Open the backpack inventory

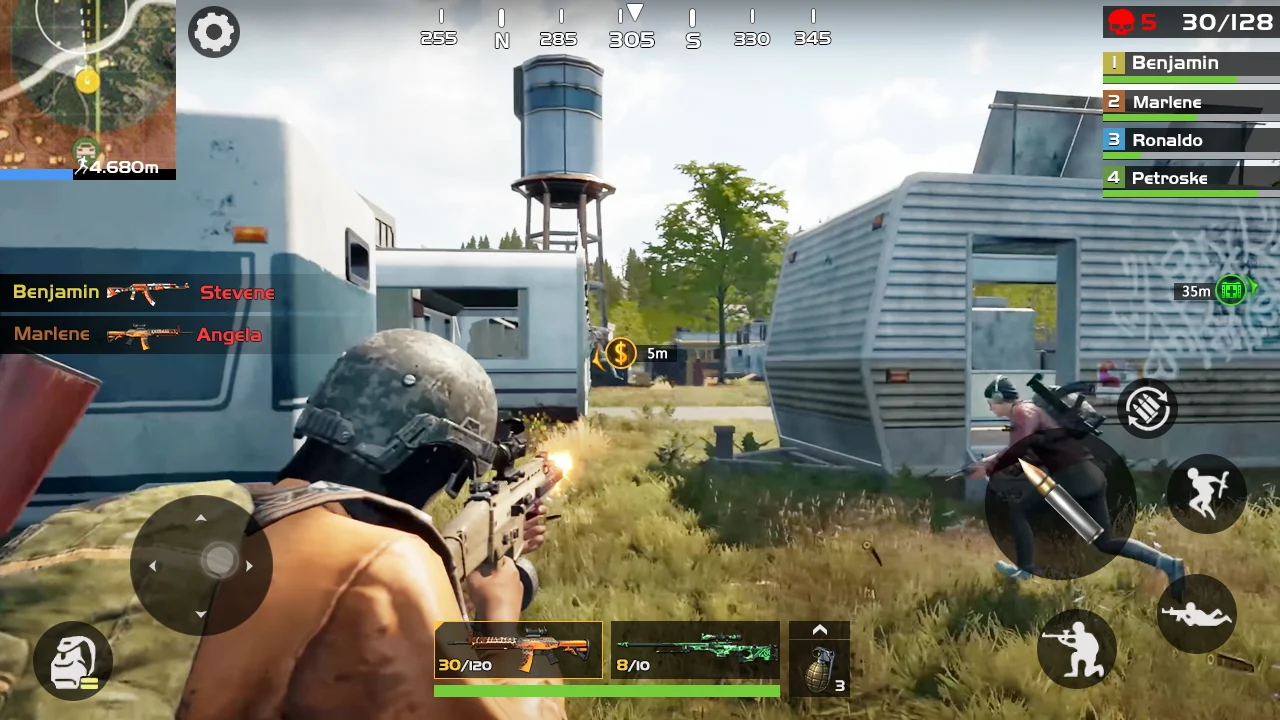click(x=72, y=661)
